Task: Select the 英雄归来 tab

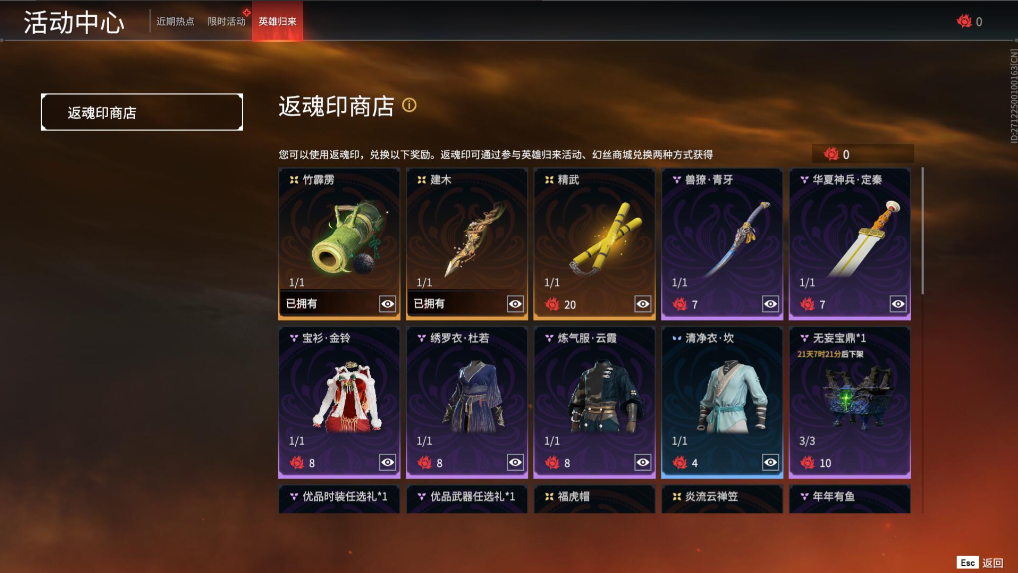Action: 277,21
